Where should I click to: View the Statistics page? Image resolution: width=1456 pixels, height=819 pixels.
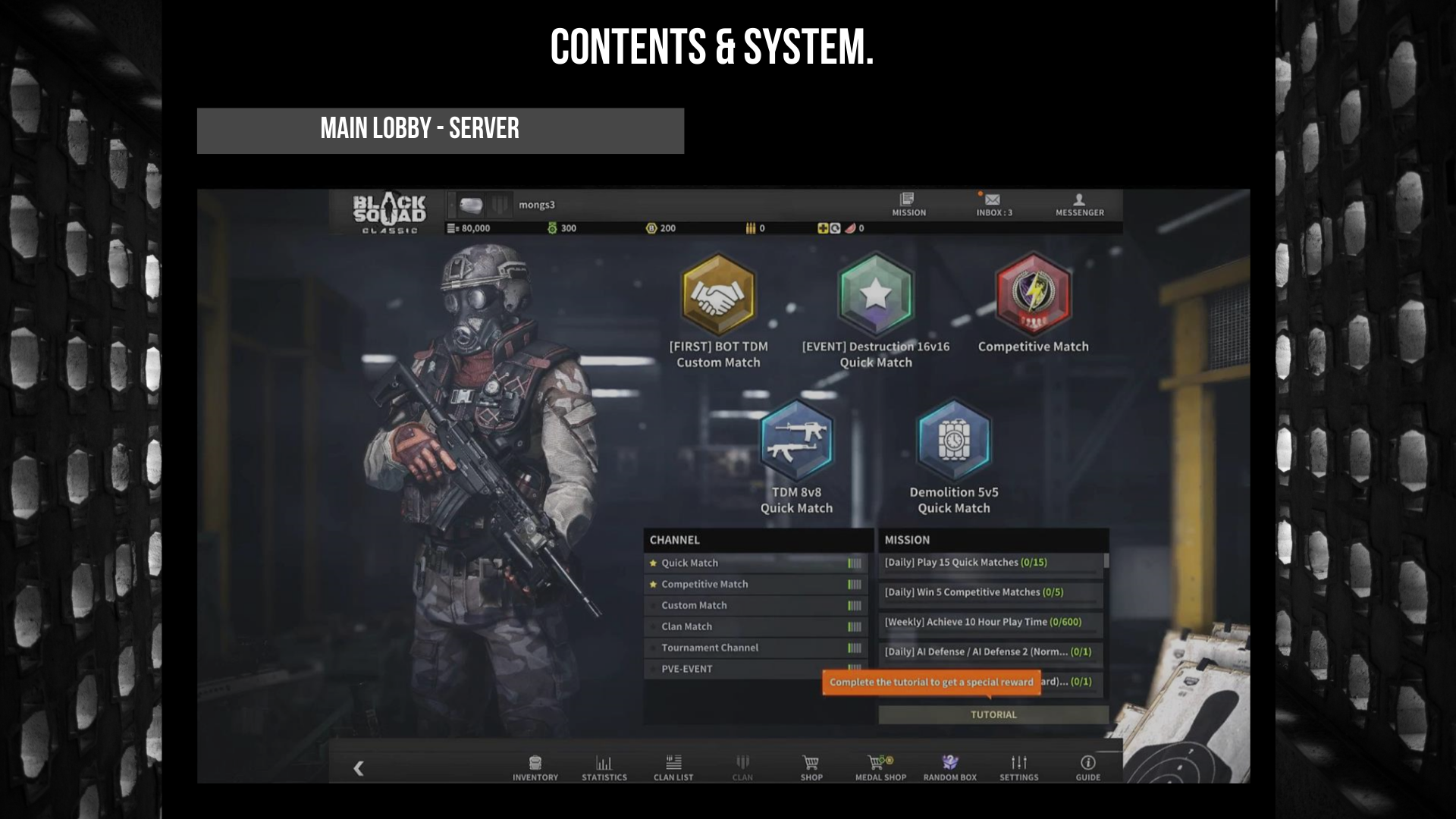(604, 767)
